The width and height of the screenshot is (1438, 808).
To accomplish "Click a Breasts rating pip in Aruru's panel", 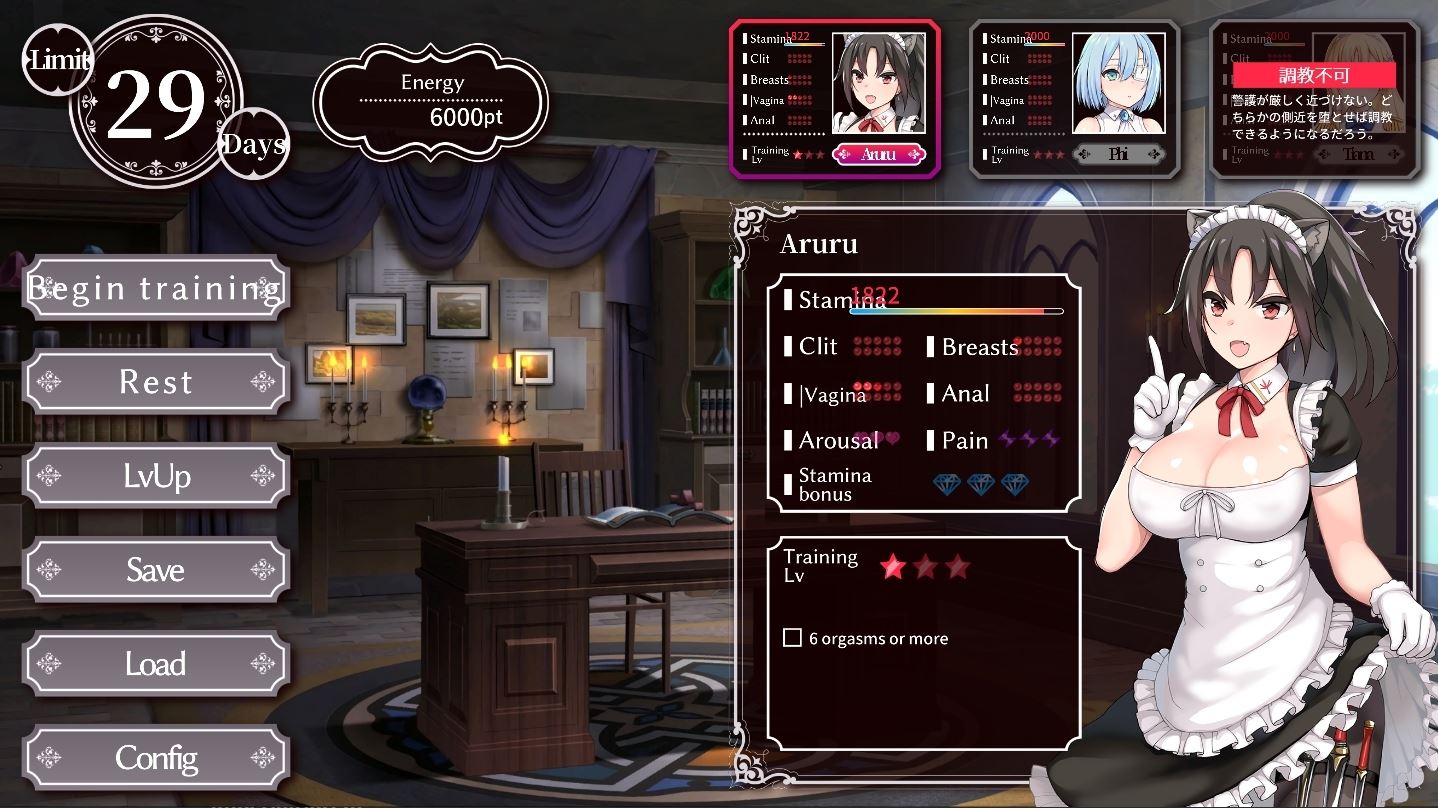I will point(1040,346).
